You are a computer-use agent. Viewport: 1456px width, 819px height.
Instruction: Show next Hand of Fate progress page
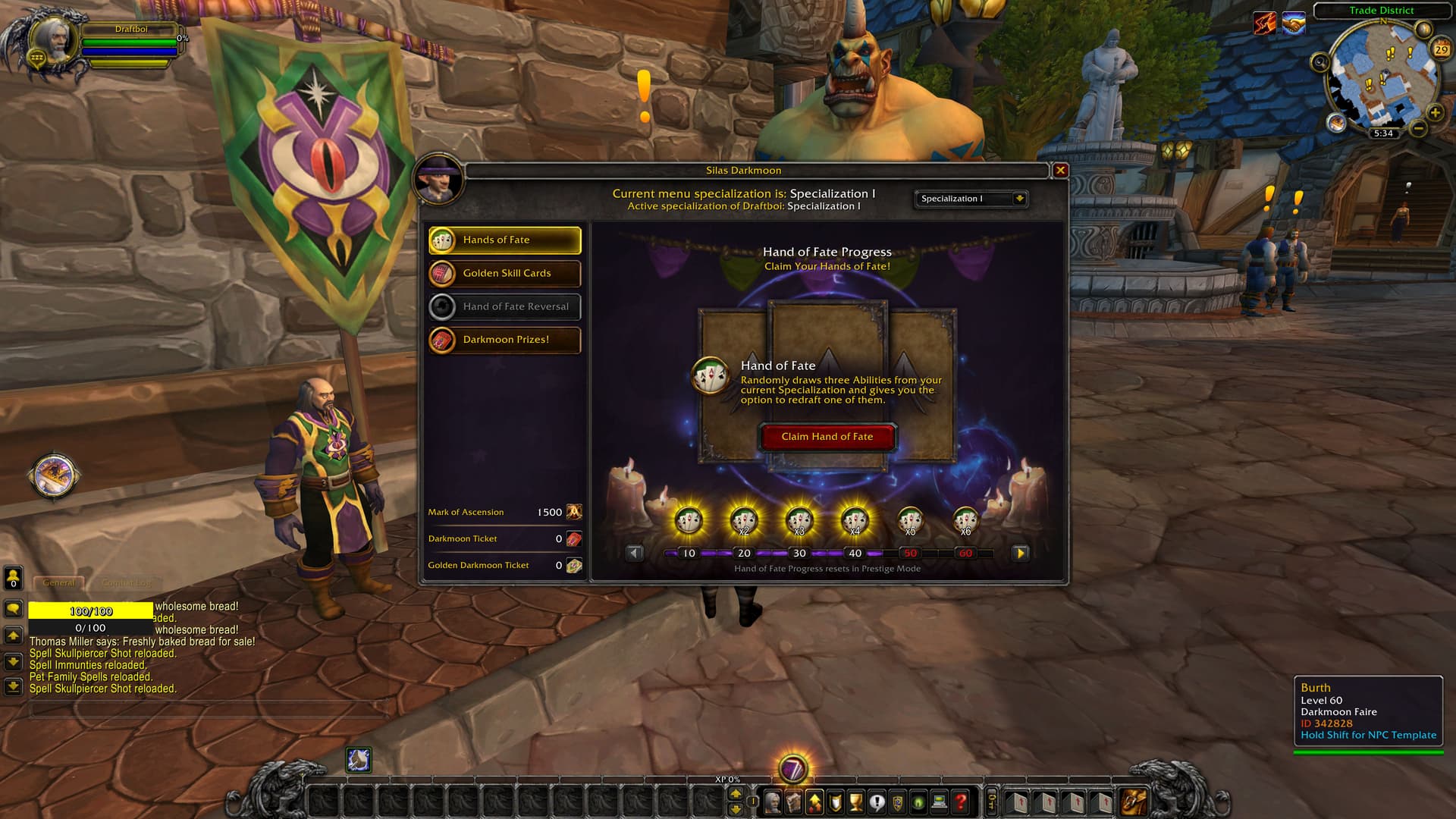[1020, 554]
